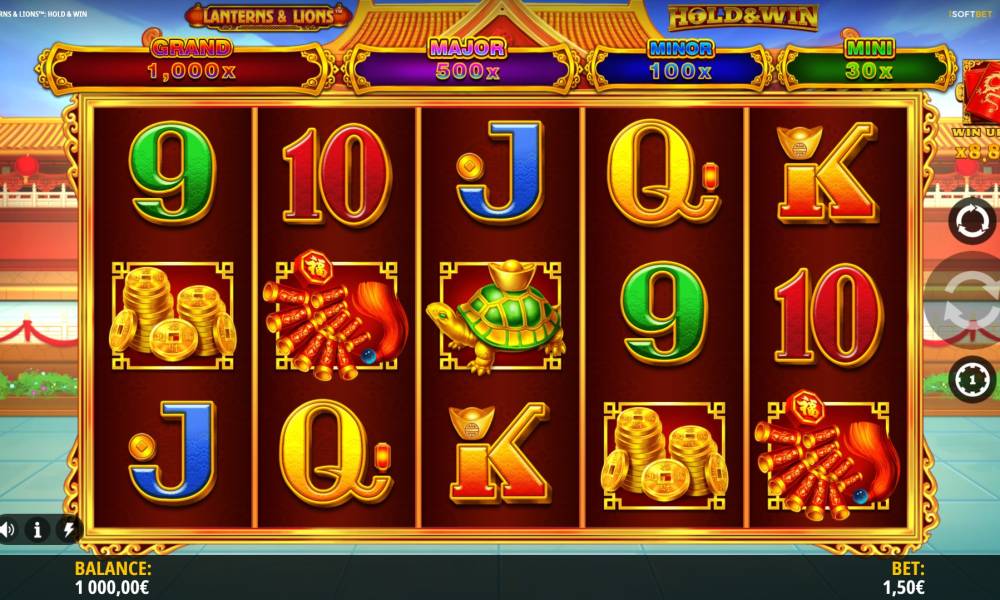Open the bet chip selector button
Viewport: 1000px width, 600px height.
[x=972, y=380]
